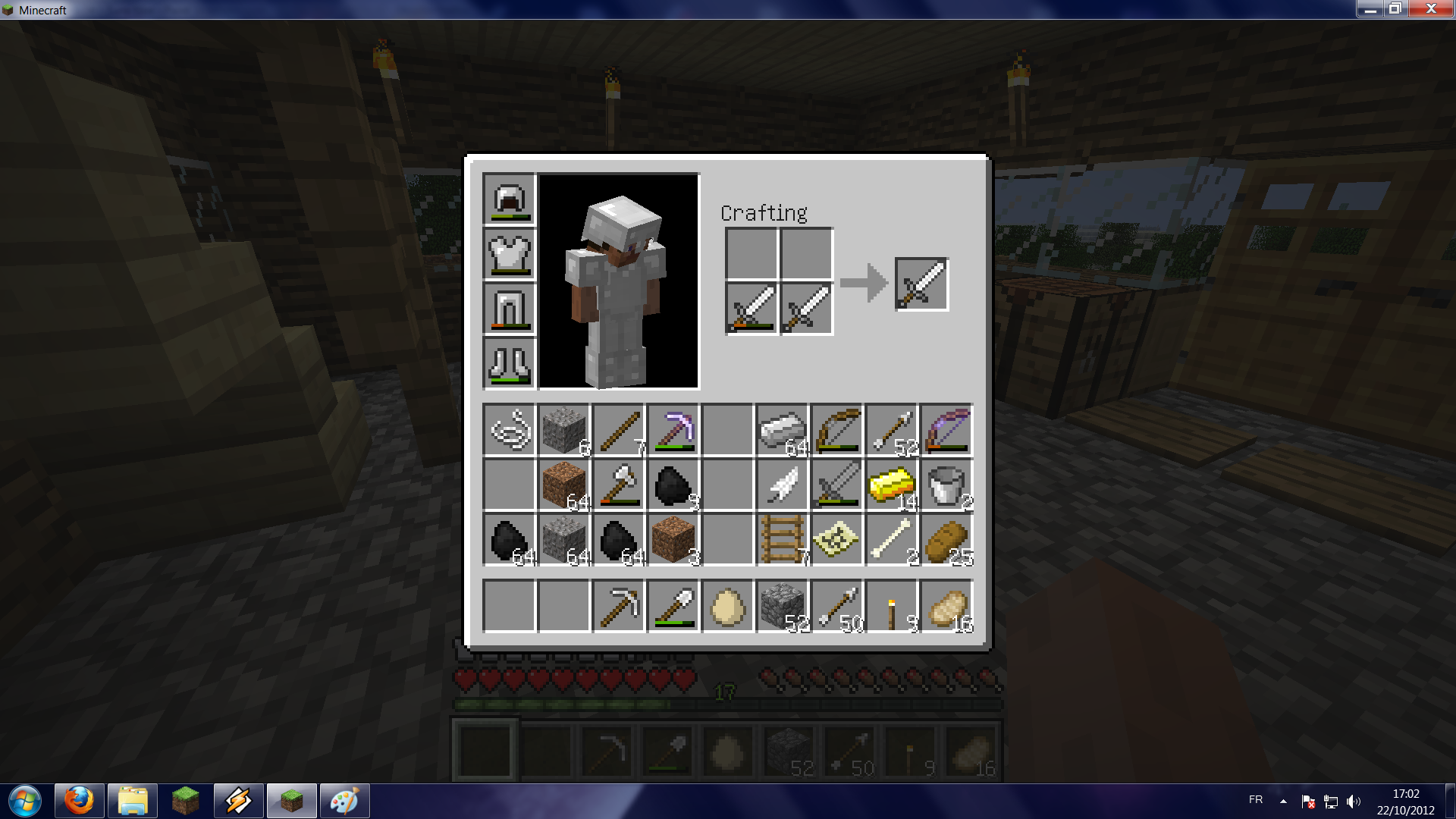Click the string item in the top-left slot
The image size is (1456, 819).
pyautogui.click(x=510, y=430)
